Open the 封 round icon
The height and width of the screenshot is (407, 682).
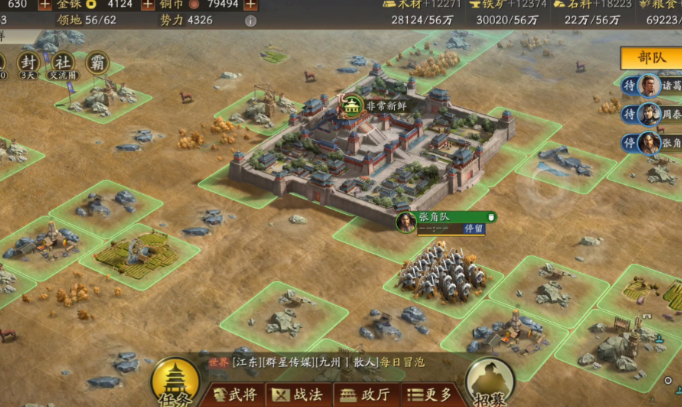[27, 62]
